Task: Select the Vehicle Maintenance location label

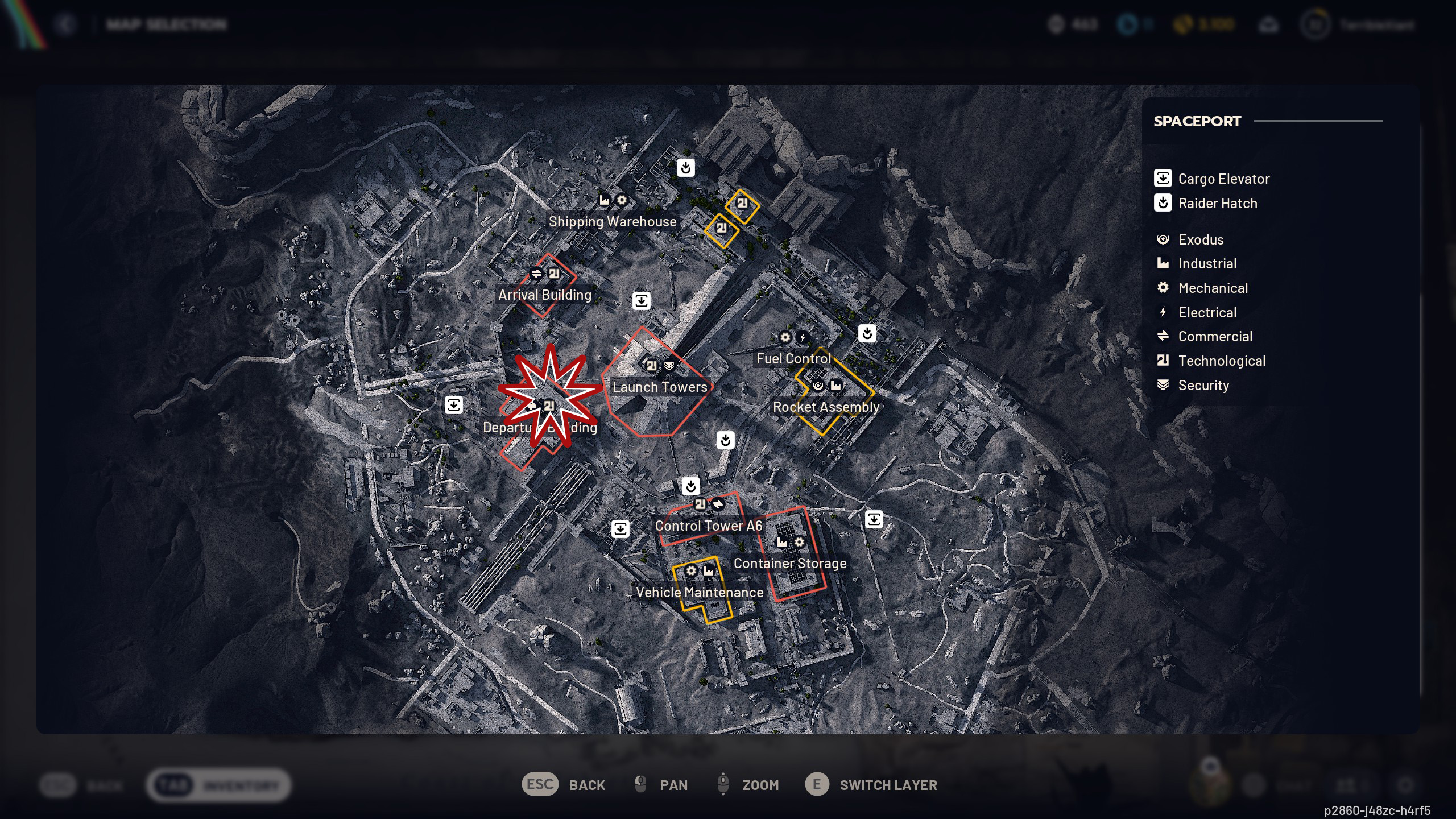Action: click(x=700, y=592)
